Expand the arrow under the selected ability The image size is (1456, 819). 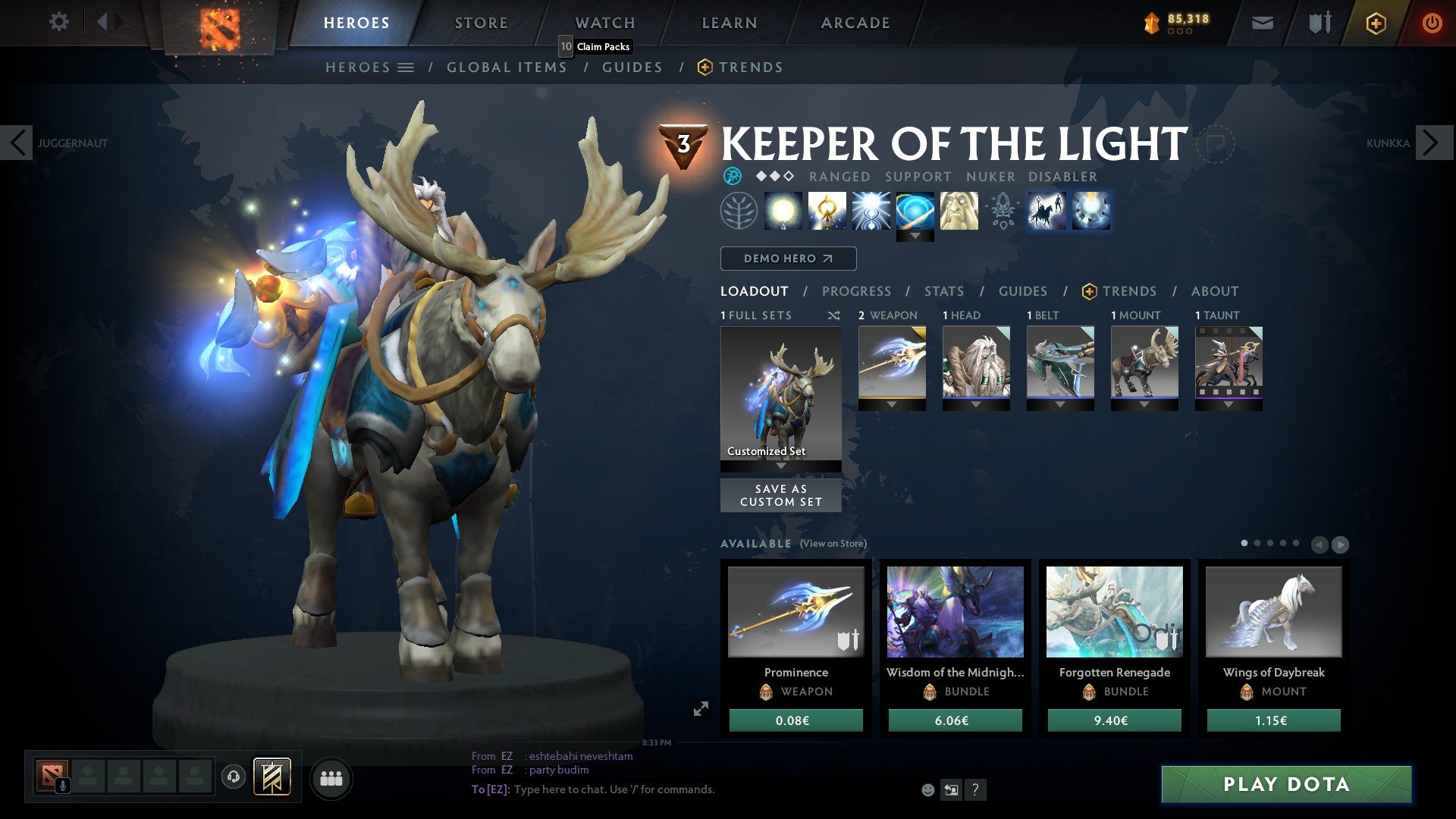click(915, 236)
